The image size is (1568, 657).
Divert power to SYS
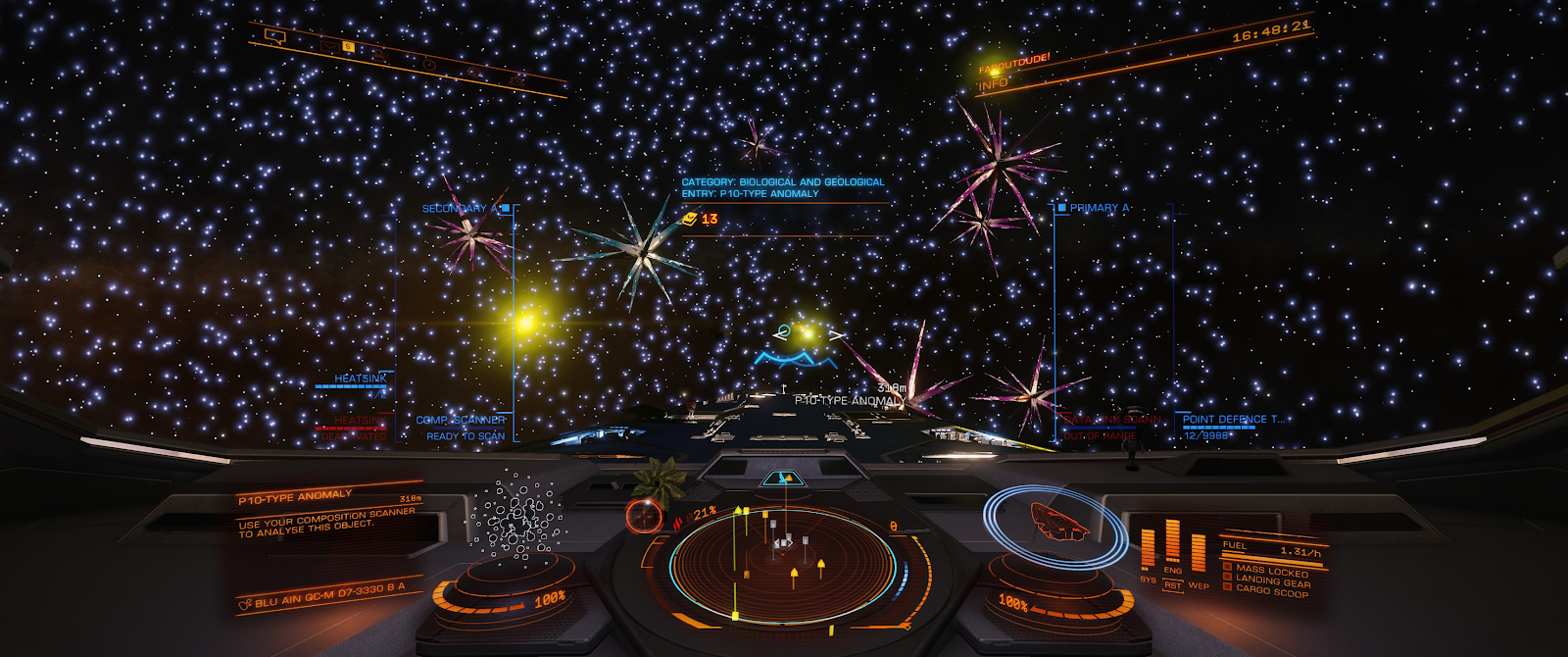tap(1148, 580)
